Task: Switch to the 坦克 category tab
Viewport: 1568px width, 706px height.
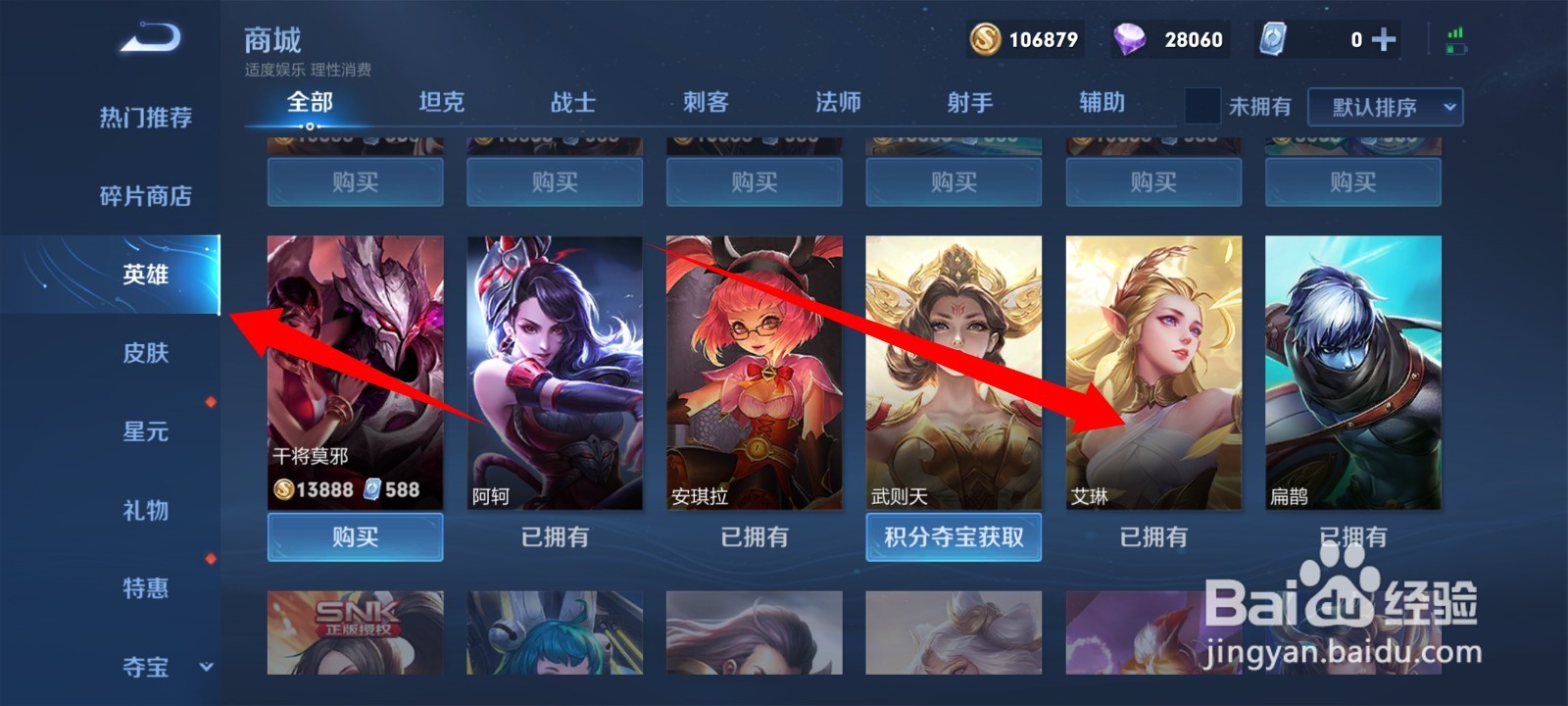Action: click(442, 103)
